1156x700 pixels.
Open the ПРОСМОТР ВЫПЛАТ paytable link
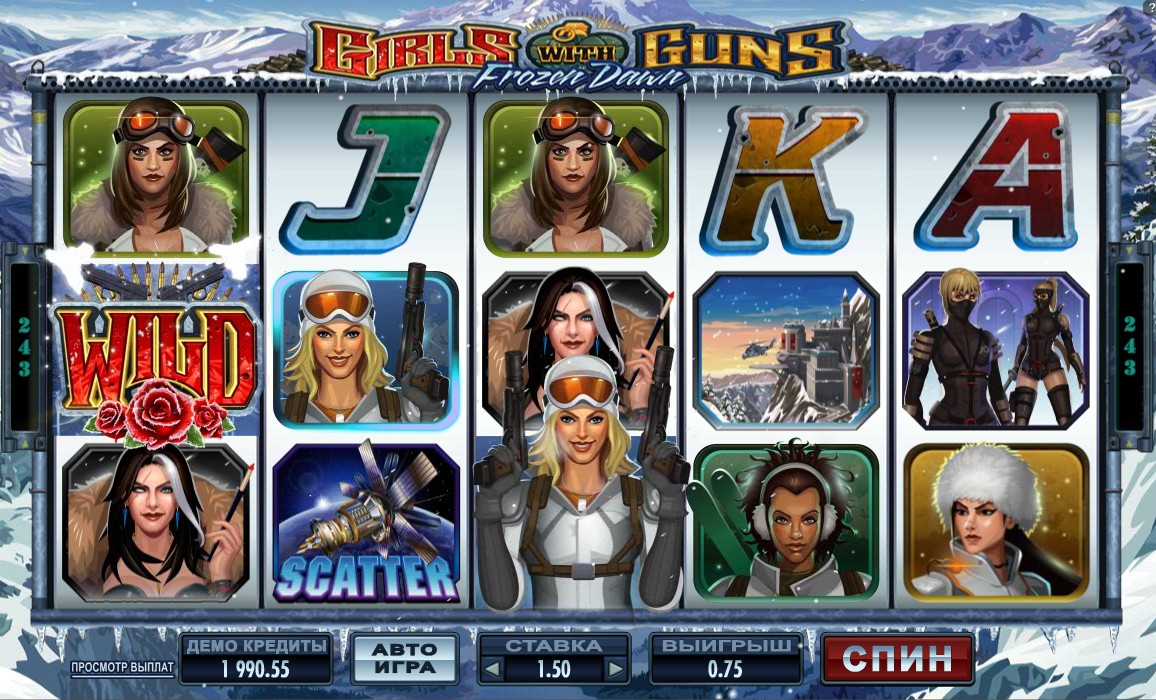pos(122,666)
